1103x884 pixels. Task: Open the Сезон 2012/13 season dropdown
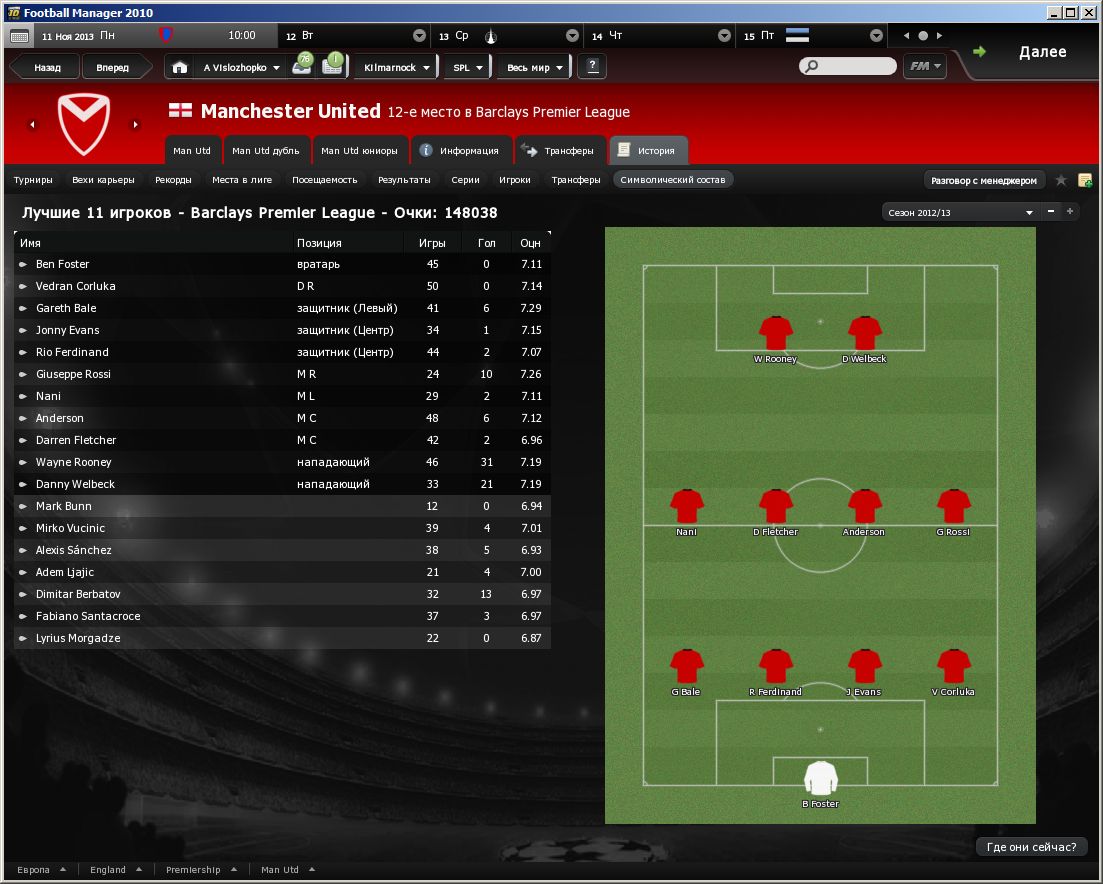click(x=960, y=212)
